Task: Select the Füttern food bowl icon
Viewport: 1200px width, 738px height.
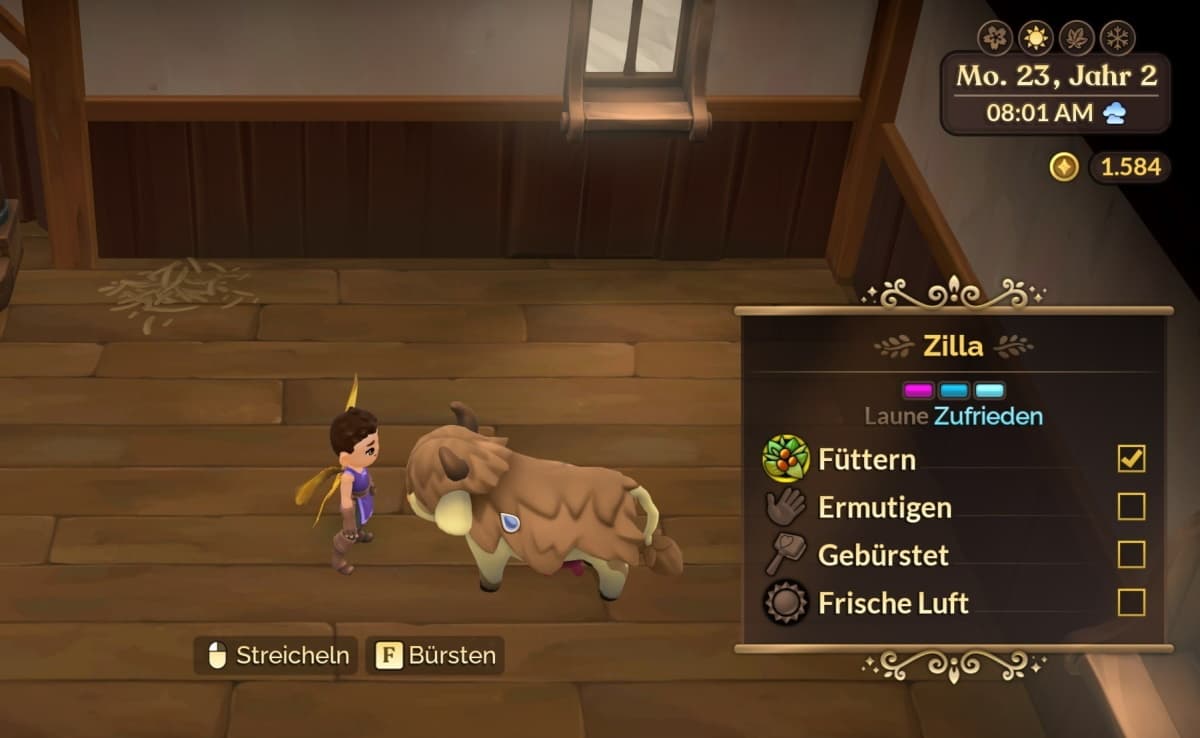Action: pos(786,459)
